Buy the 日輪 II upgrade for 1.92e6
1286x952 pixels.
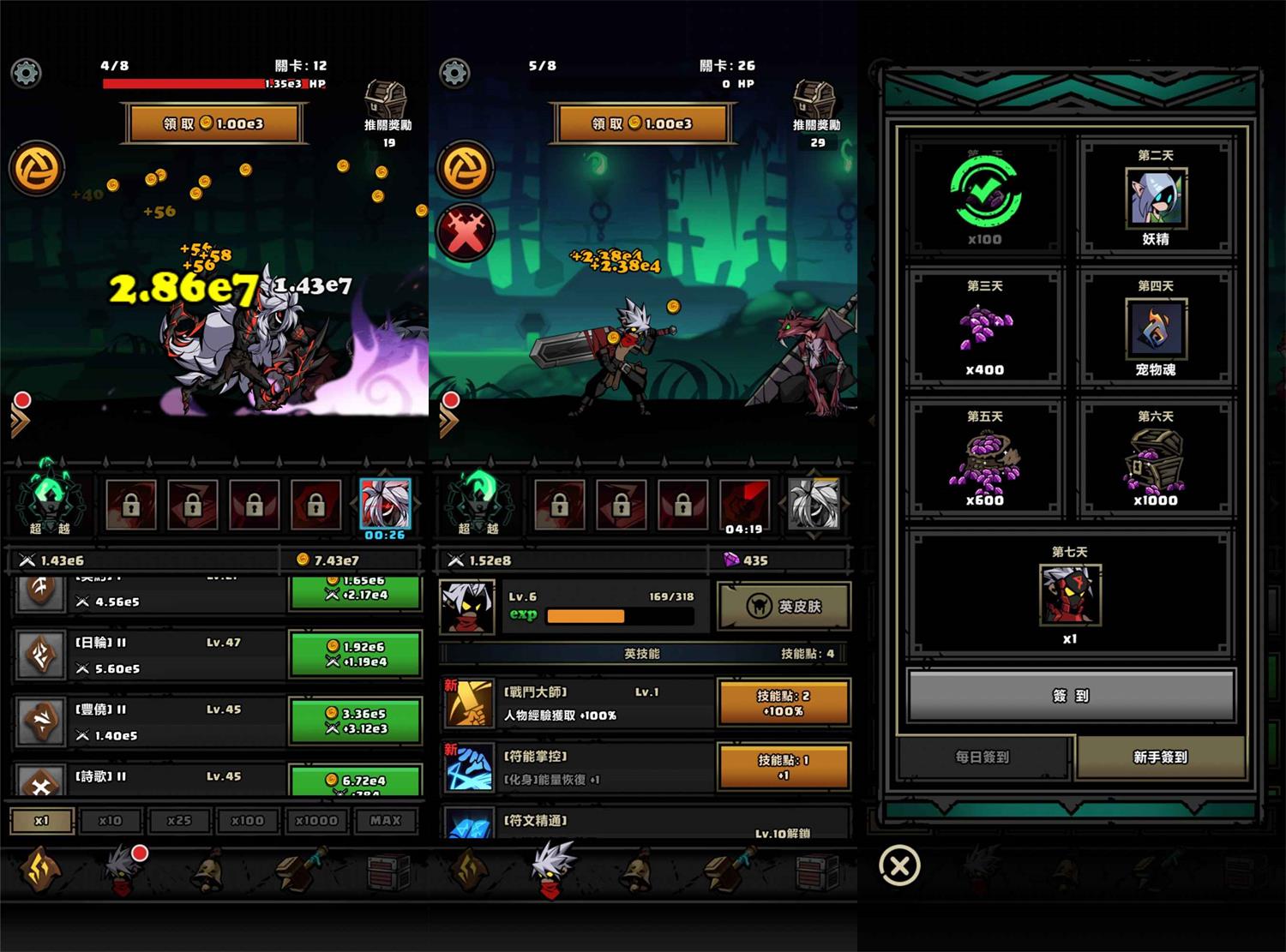click(x=355, y=654)
